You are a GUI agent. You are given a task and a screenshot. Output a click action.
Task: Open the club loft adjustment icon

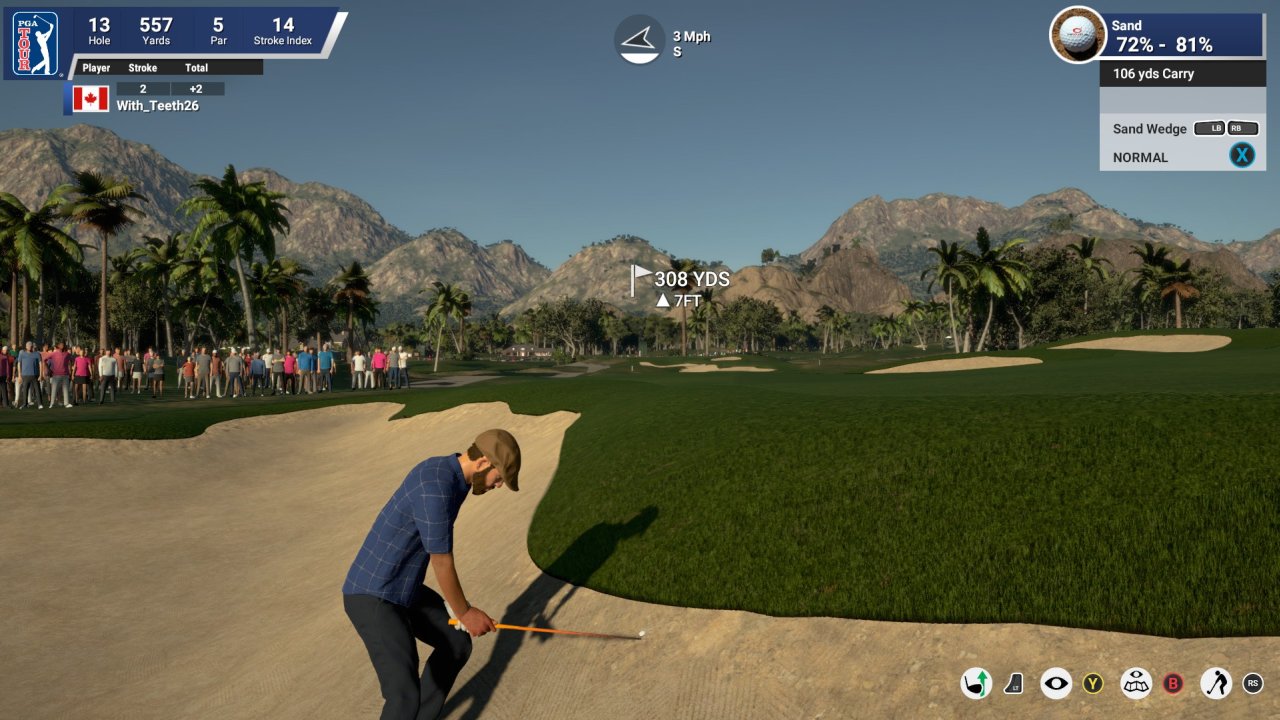[1014, 684]
